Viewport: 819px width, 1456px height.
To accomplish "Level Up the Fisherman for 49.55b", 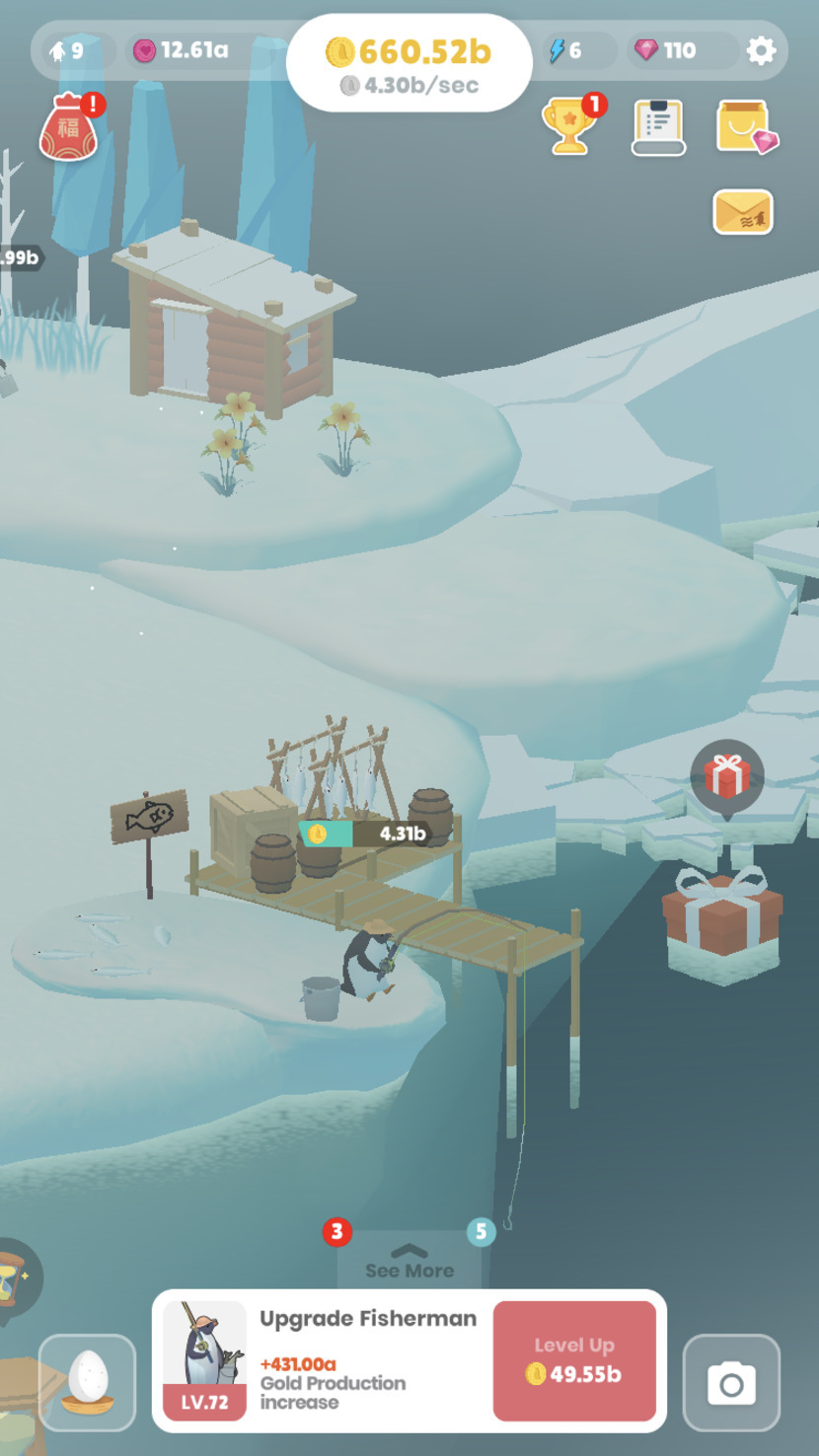I will (x=574, y=1360).
